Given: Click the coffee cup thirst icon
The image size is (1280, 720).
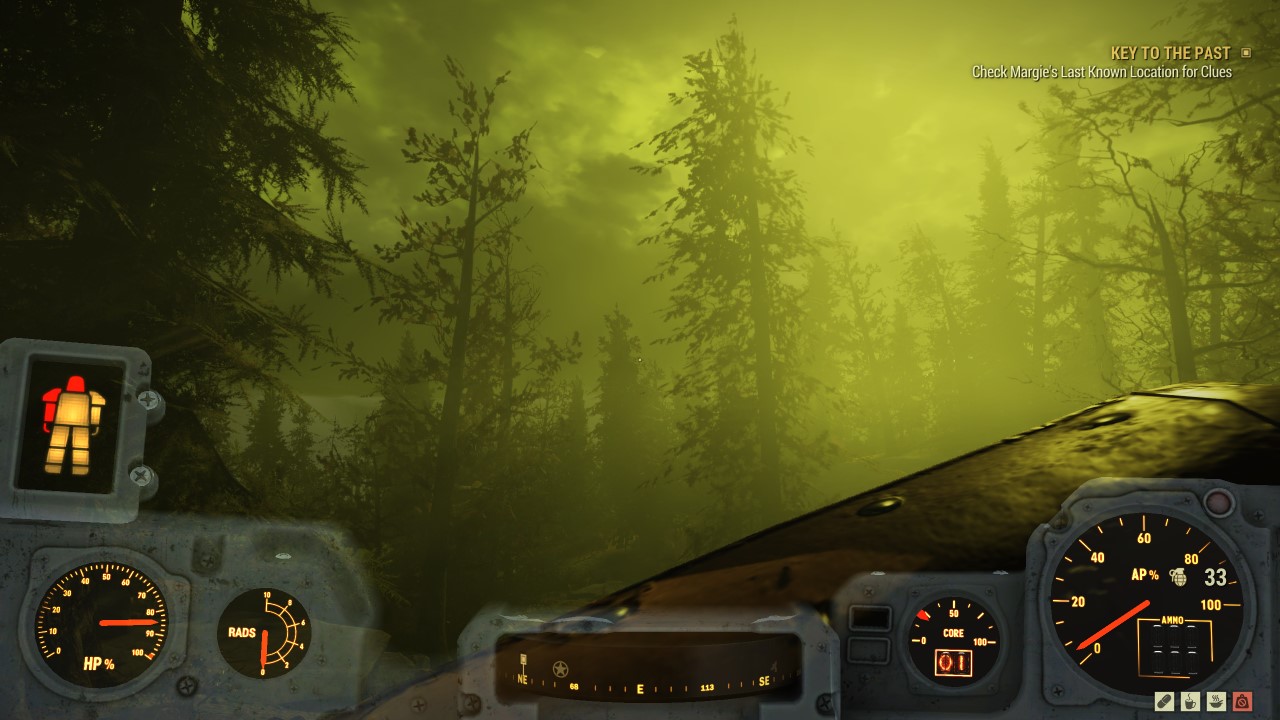Looking at the screenshot, I should (x=1190, y=702).
